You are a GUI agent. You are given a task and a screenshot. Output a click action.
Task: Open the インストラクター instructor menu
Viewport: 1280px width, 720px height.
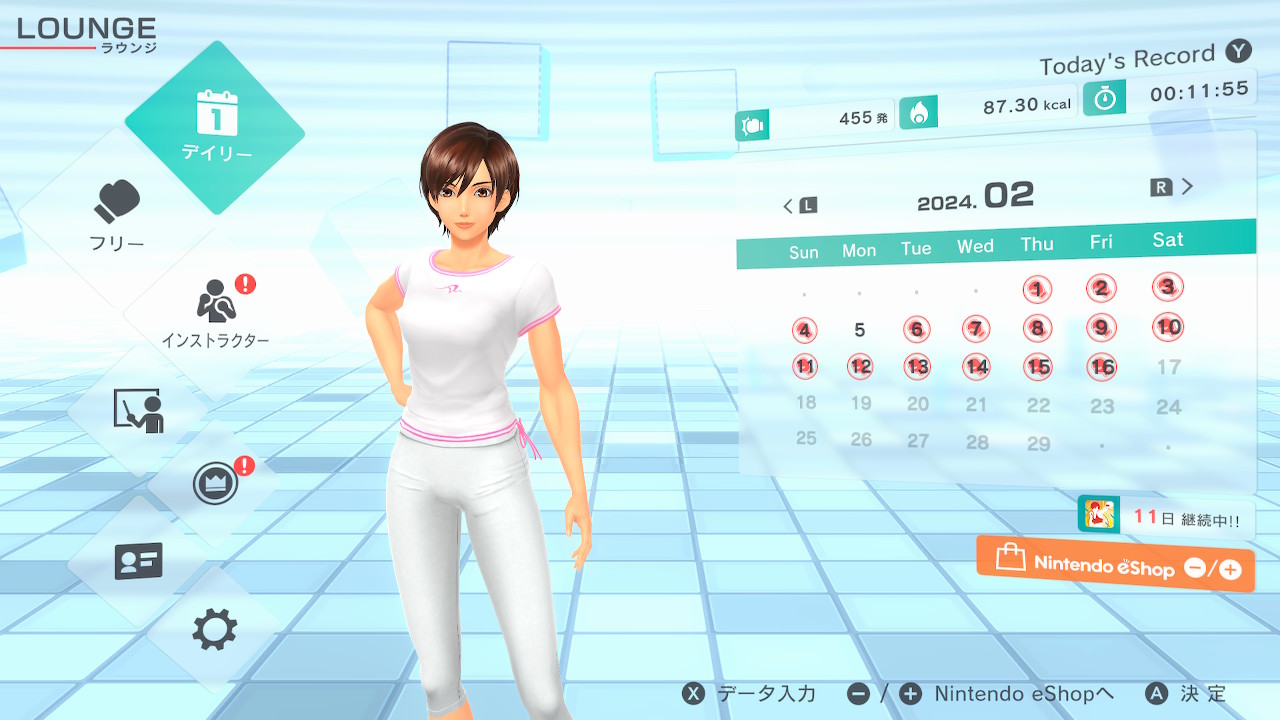(215, 312)
